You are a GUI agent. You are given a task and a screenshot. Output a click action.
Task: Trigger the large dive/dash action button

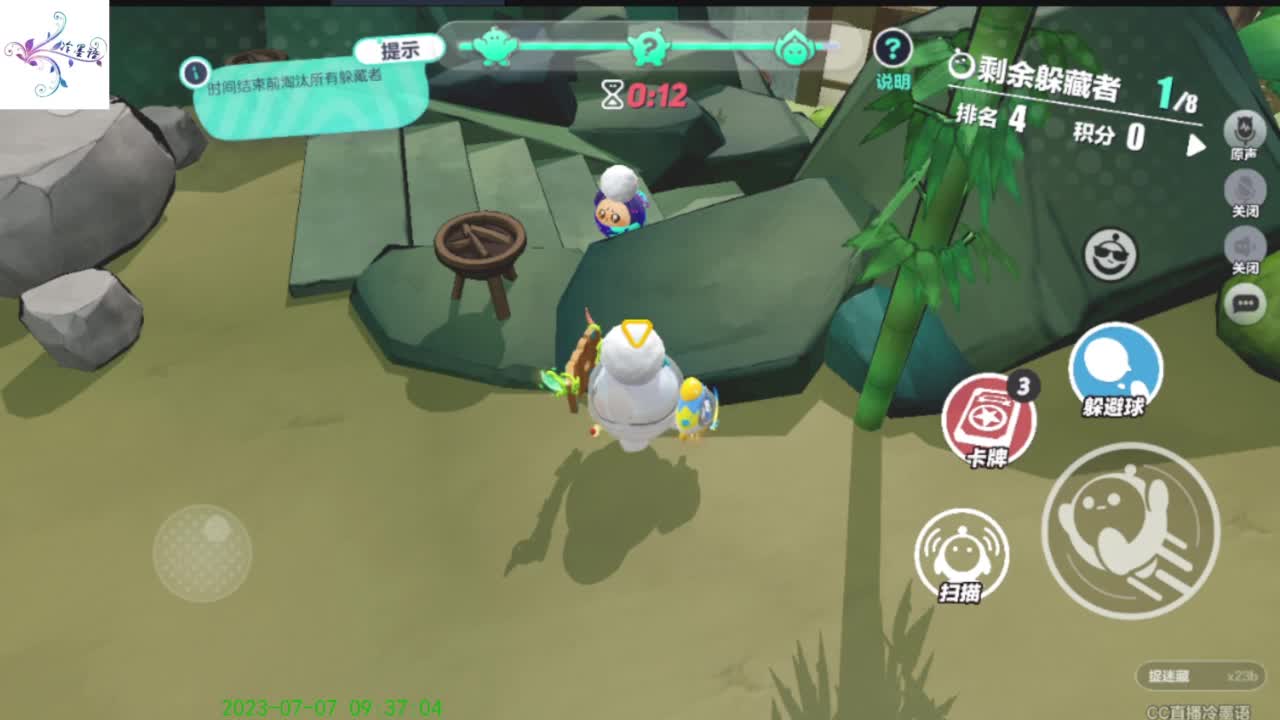[1130, 531]
